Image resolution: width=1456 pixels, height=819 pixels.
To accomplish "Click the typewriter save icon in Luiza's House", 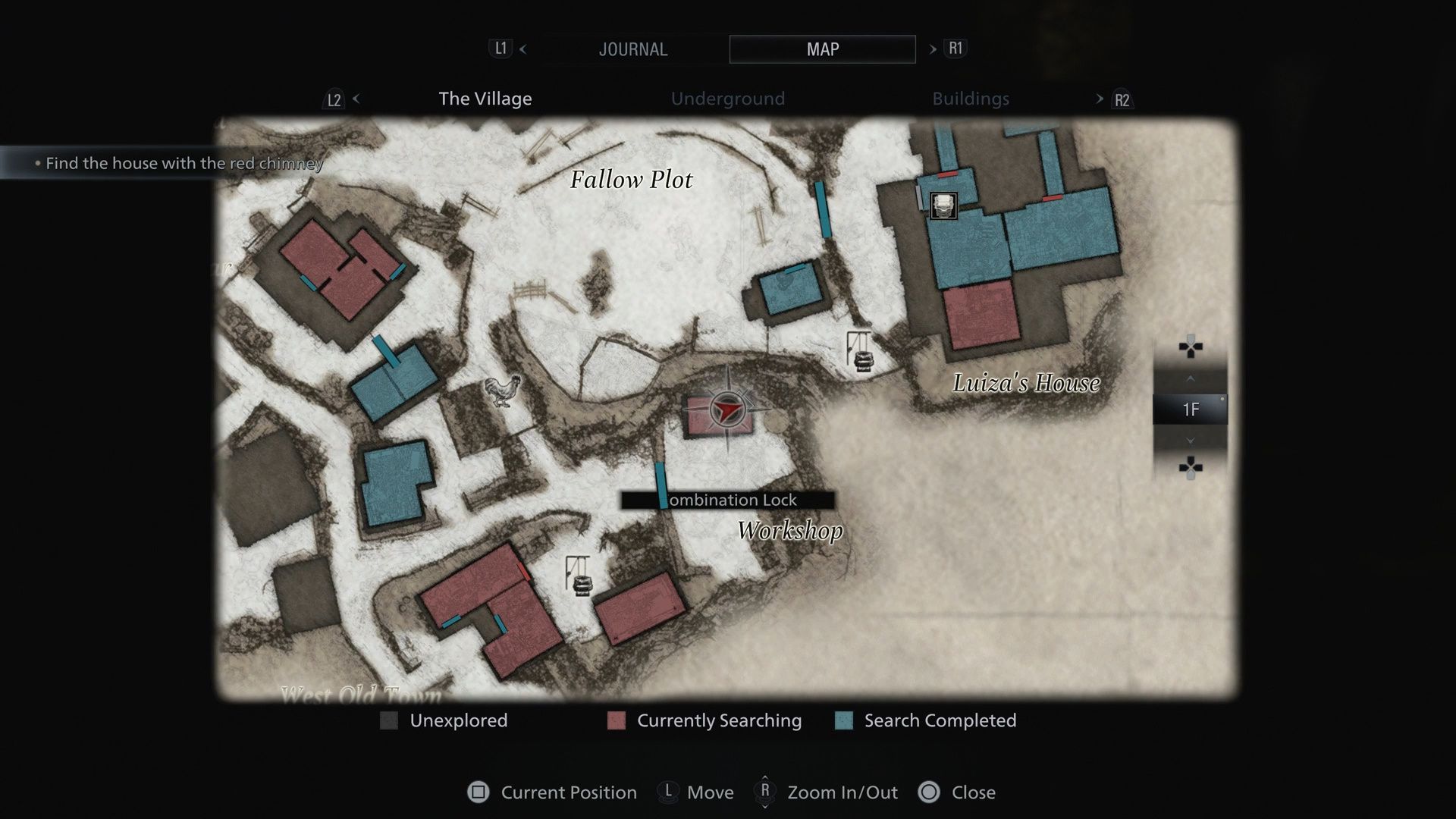I will tap(943, 206).
